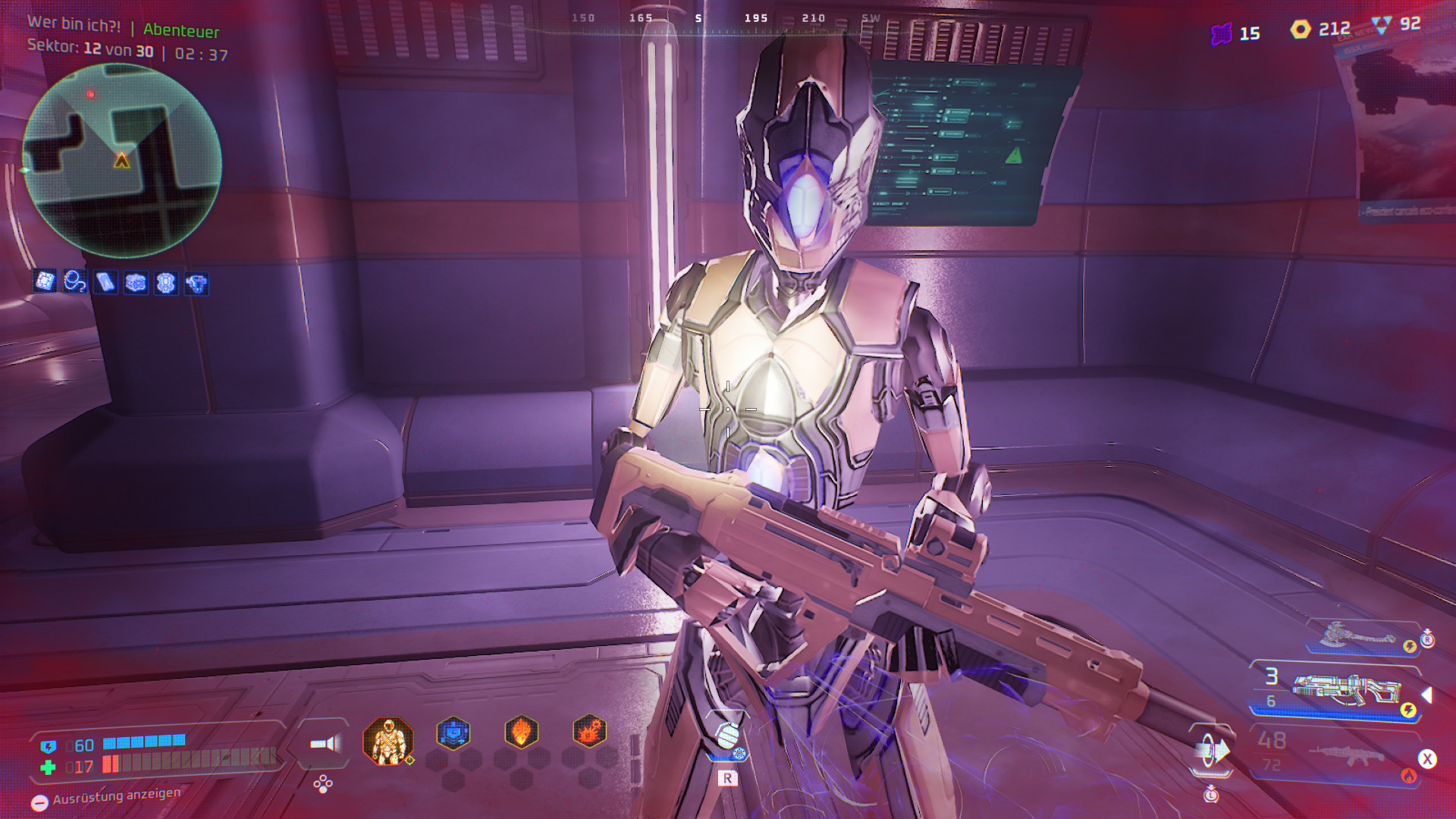Activate the flaming fist ability icon

coord(522,733)
